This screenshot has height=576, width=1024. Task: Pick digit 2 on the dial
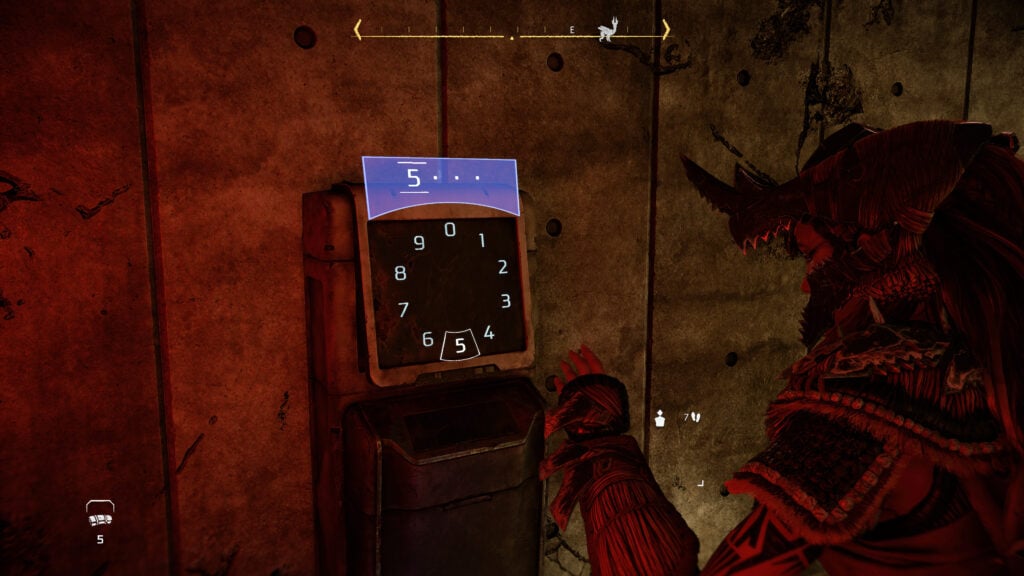coord(502,267)
